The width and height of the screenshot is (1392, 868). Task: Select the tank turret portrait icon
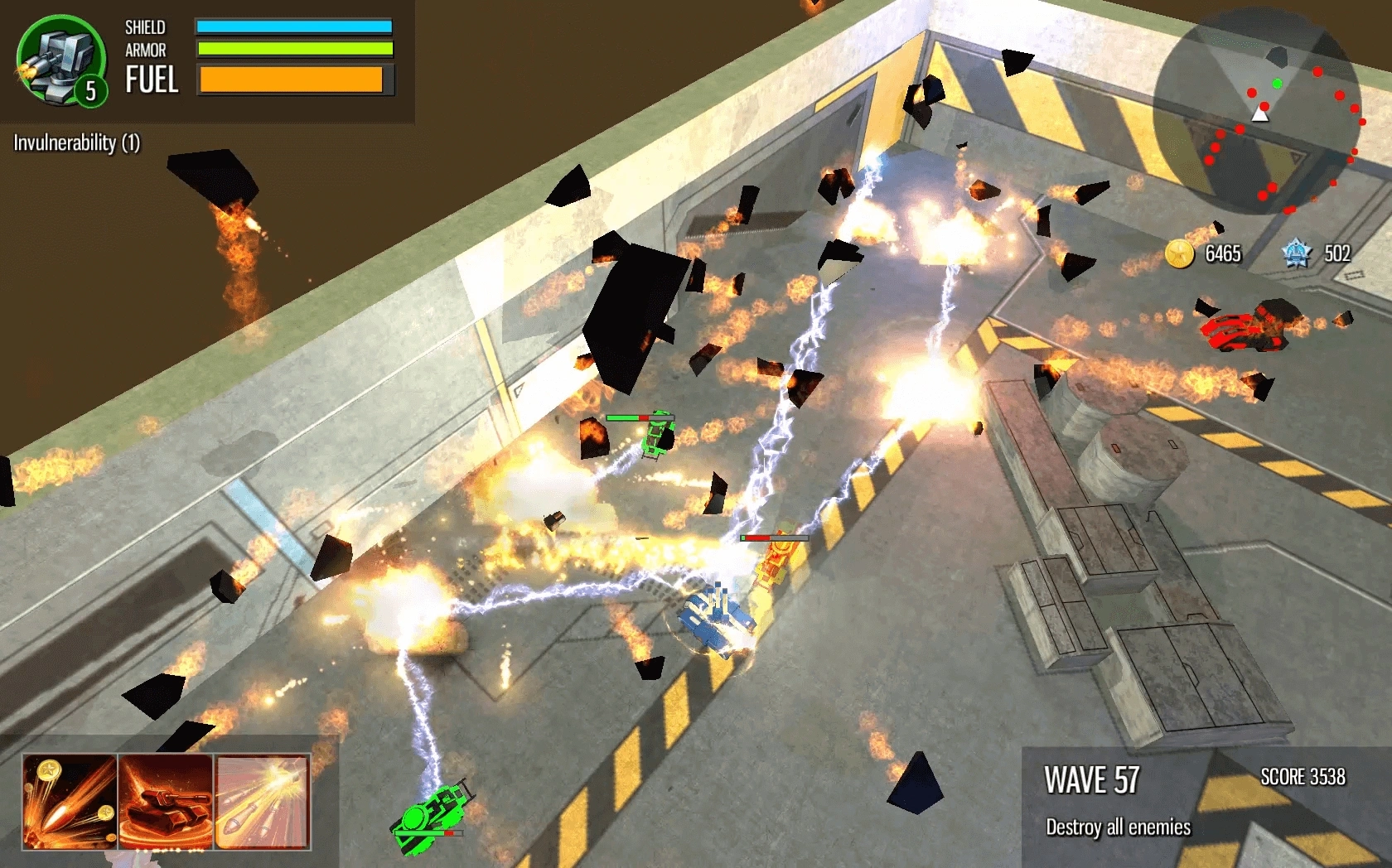tap(60, 61)
